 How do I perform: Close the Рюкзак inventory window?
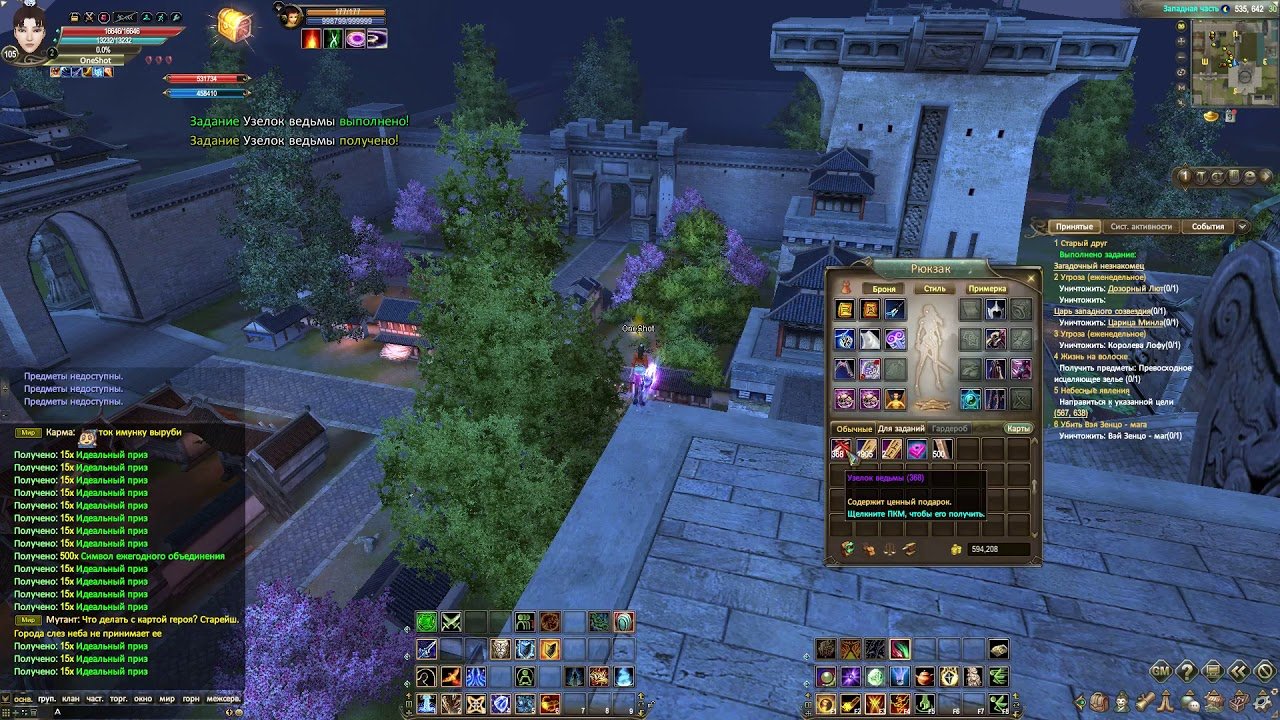[1031, 279]
